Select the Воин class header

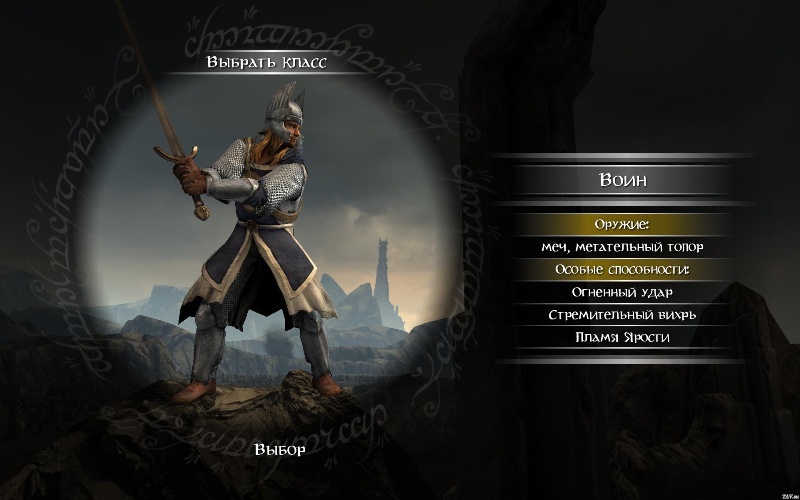pyautogui.click(x=622, y=182)
